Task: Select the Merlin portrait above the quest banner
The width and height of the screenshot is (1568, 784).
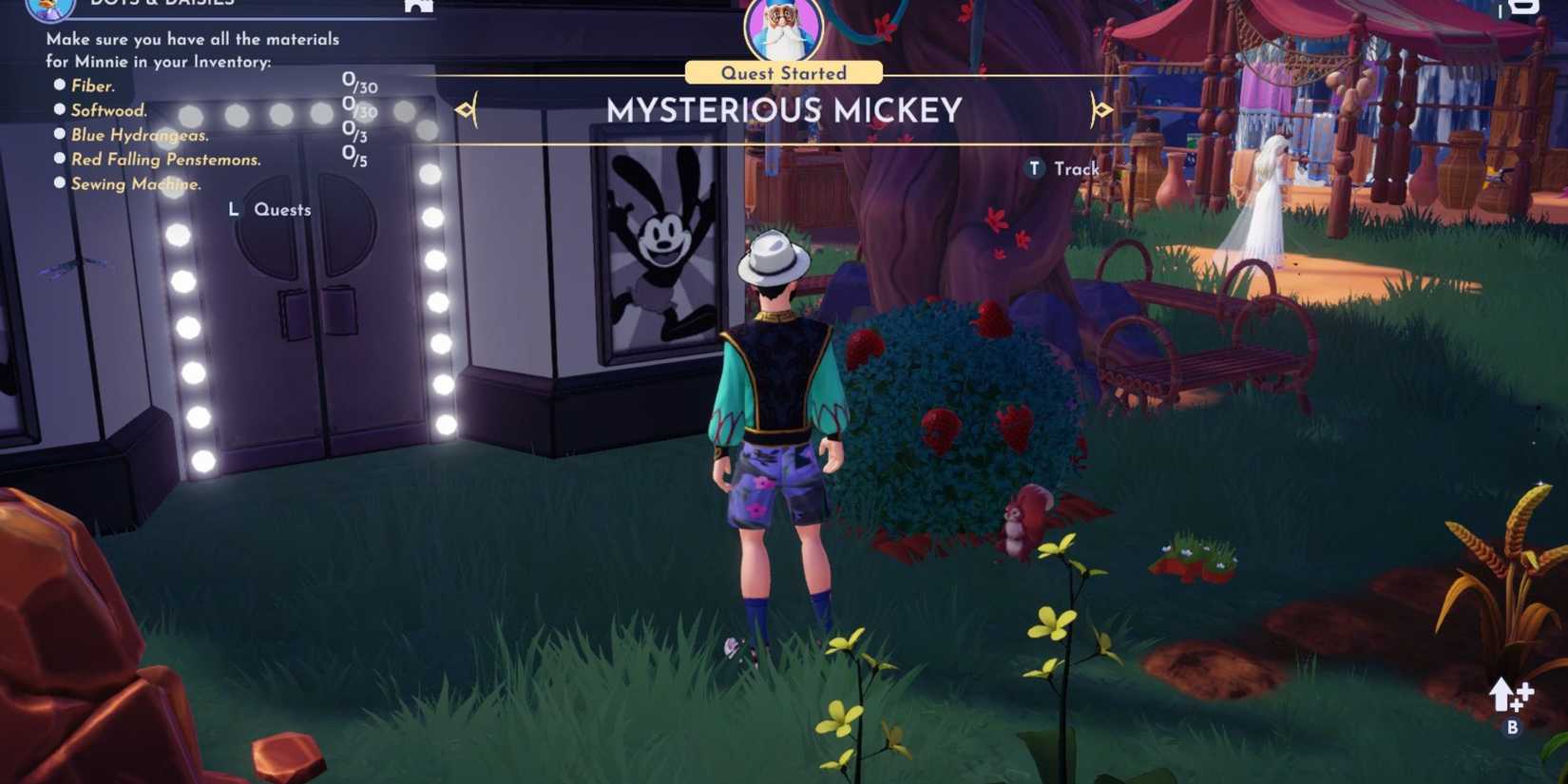Action: click(781, 29)
